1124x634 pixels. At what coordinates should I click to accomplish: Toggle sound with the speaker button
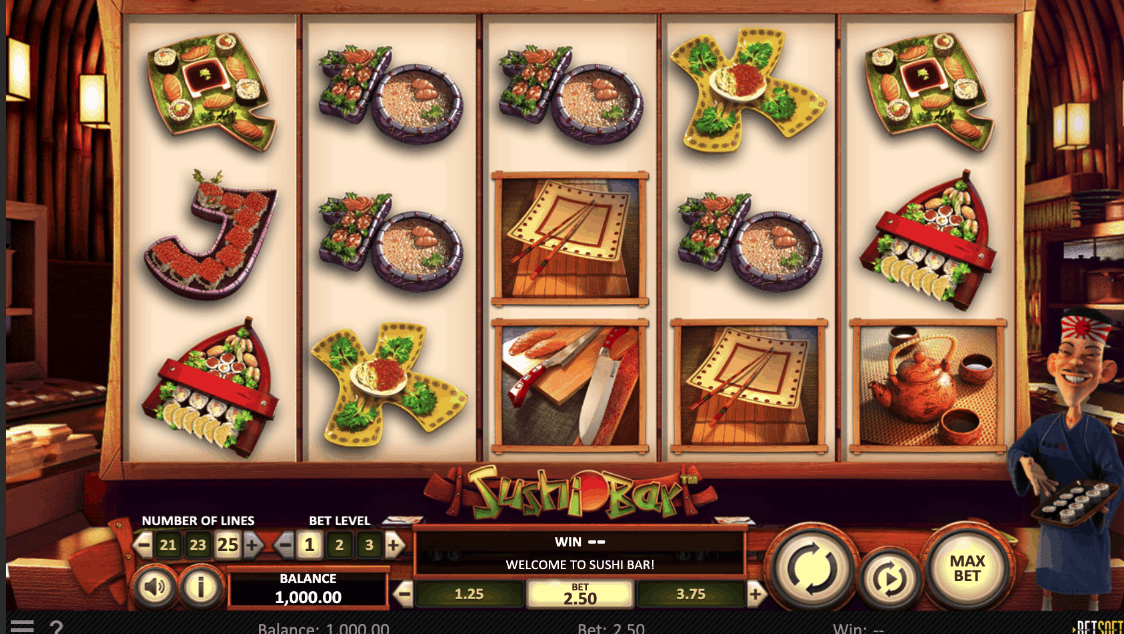coord(155,587)
